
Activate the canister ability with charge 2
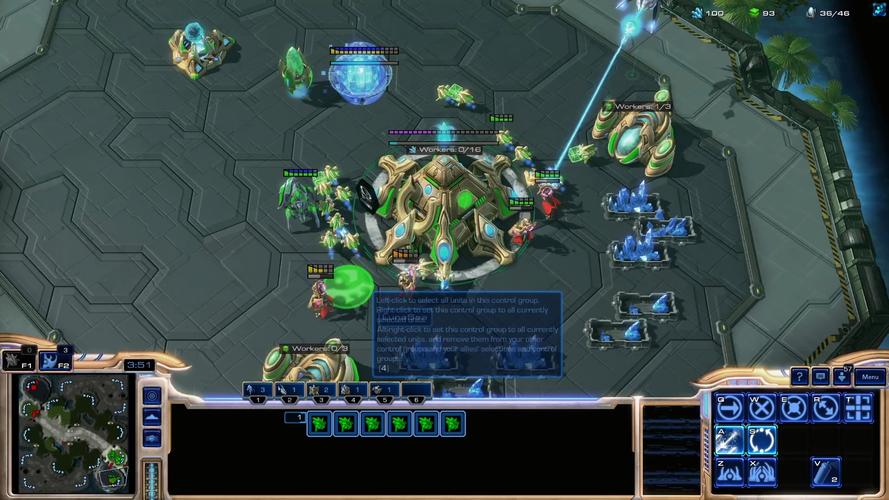pyautogui.click(x=825, y=471)
